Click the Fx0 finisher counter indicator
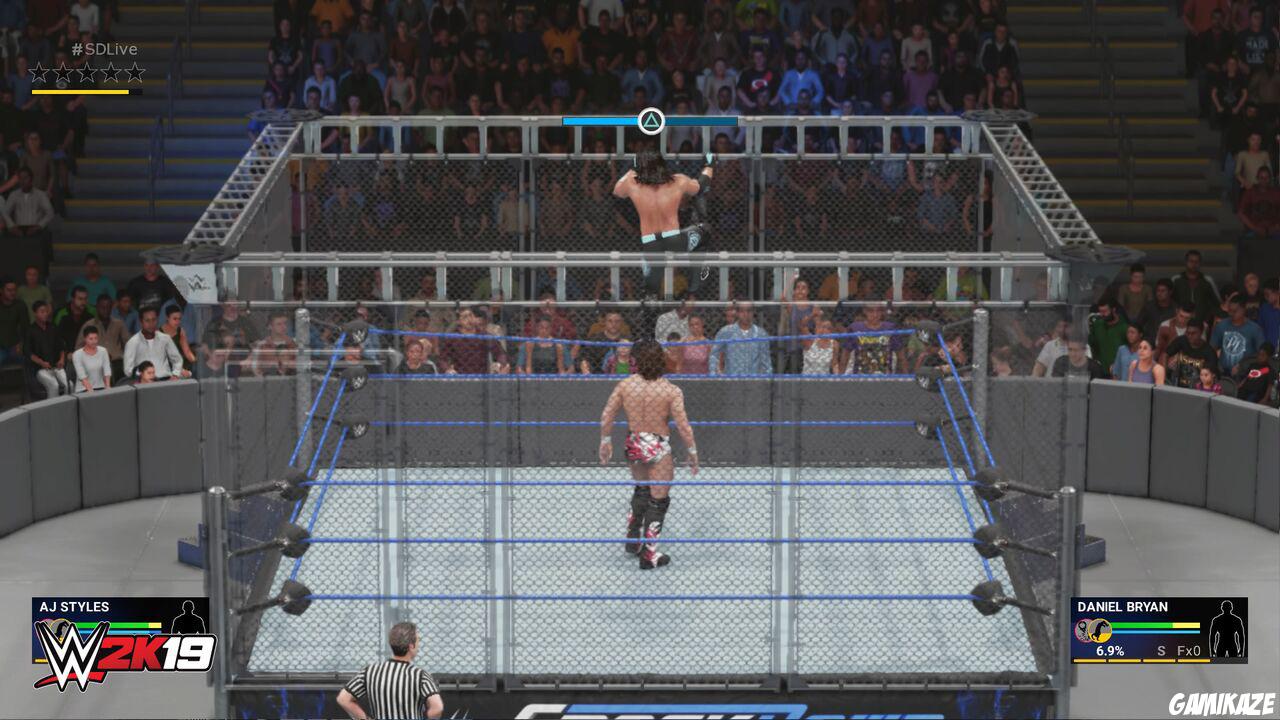This screenshot has width=1280, height=720. tap(1188, 651)
